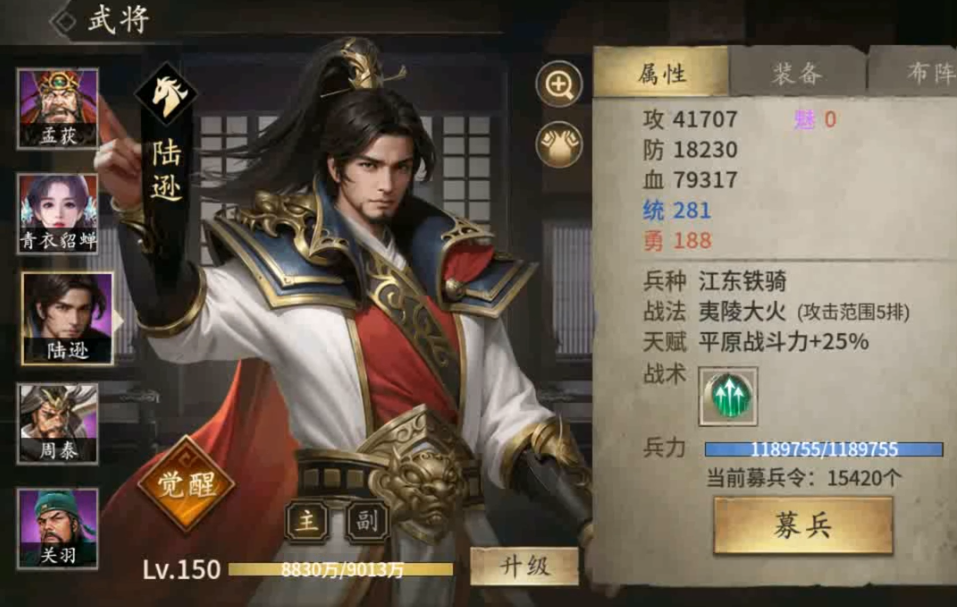Tap the 升级 level up button

point(524,566)
